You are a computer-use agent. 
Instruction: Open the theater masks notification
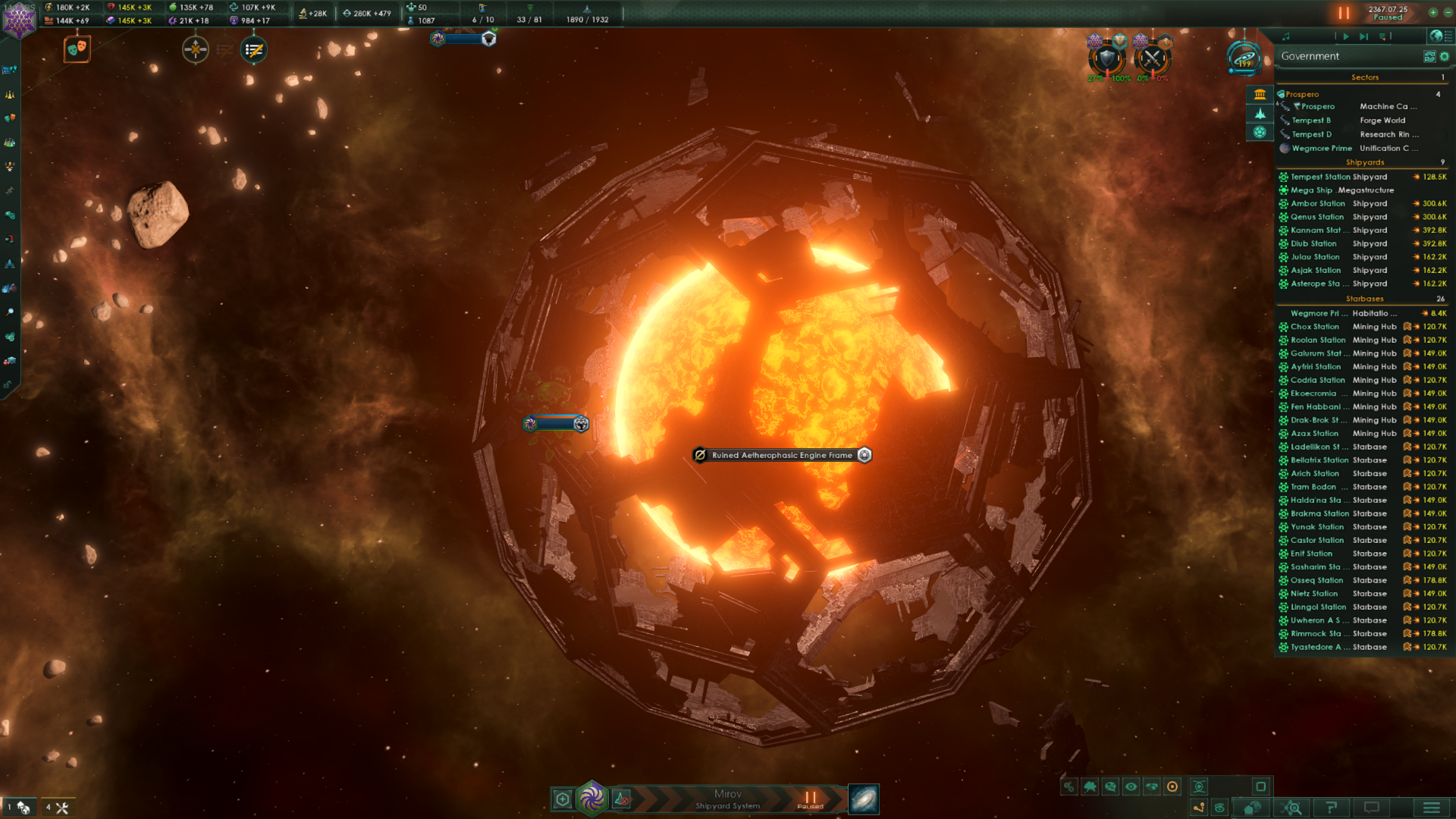pyautogui.click(x=77, y=49)
